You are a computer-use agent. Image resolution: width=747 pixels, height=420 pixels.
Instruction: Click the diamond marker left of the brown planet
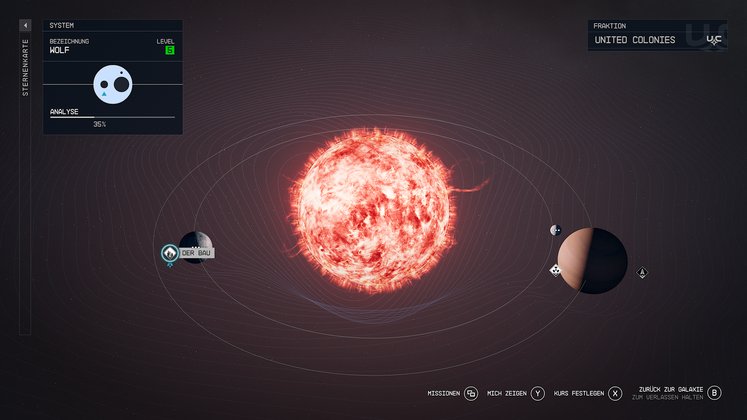555,270
